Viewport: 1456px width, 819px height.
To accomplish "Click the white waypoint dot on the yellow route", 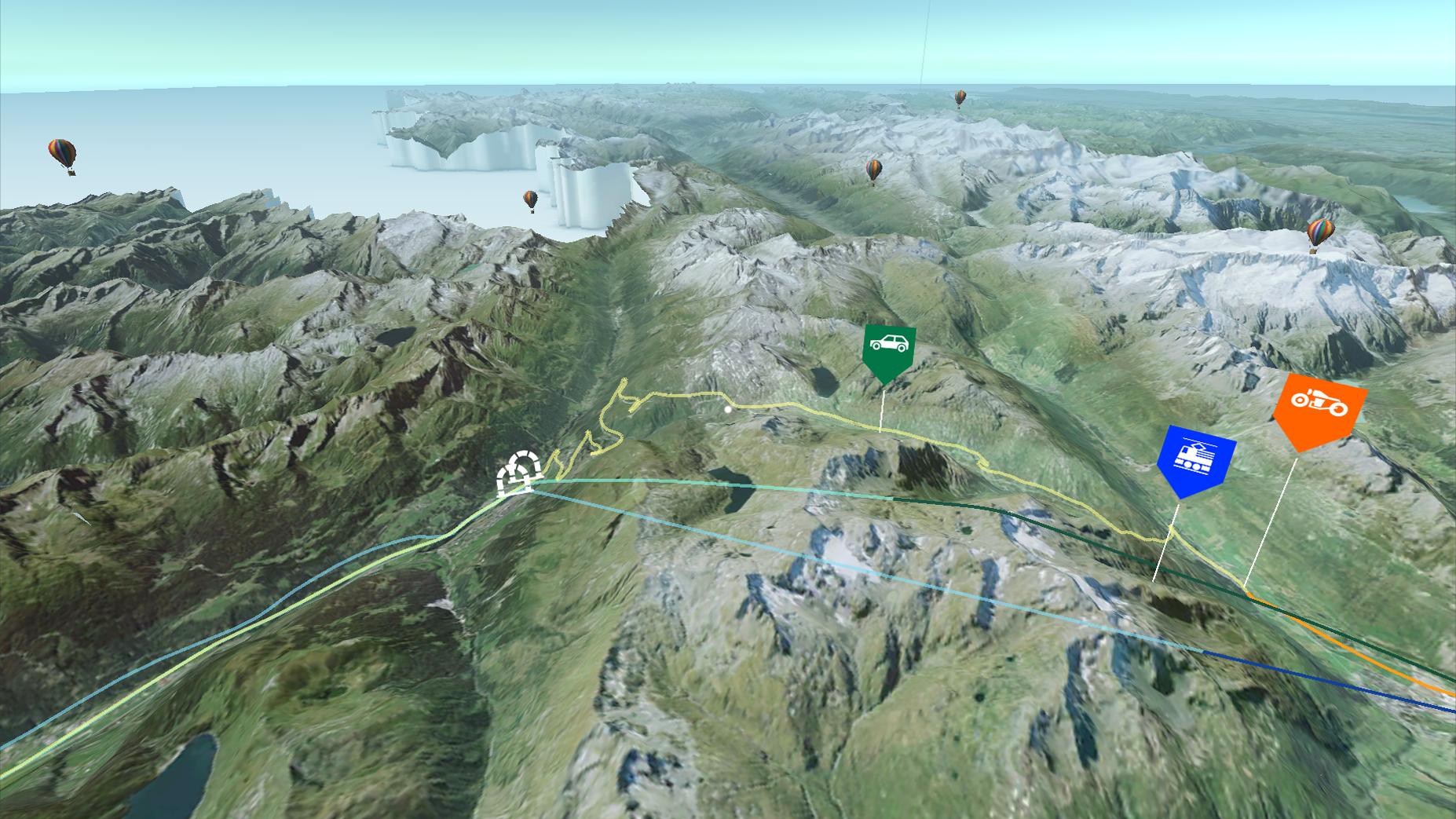I will tap(726, 409).
